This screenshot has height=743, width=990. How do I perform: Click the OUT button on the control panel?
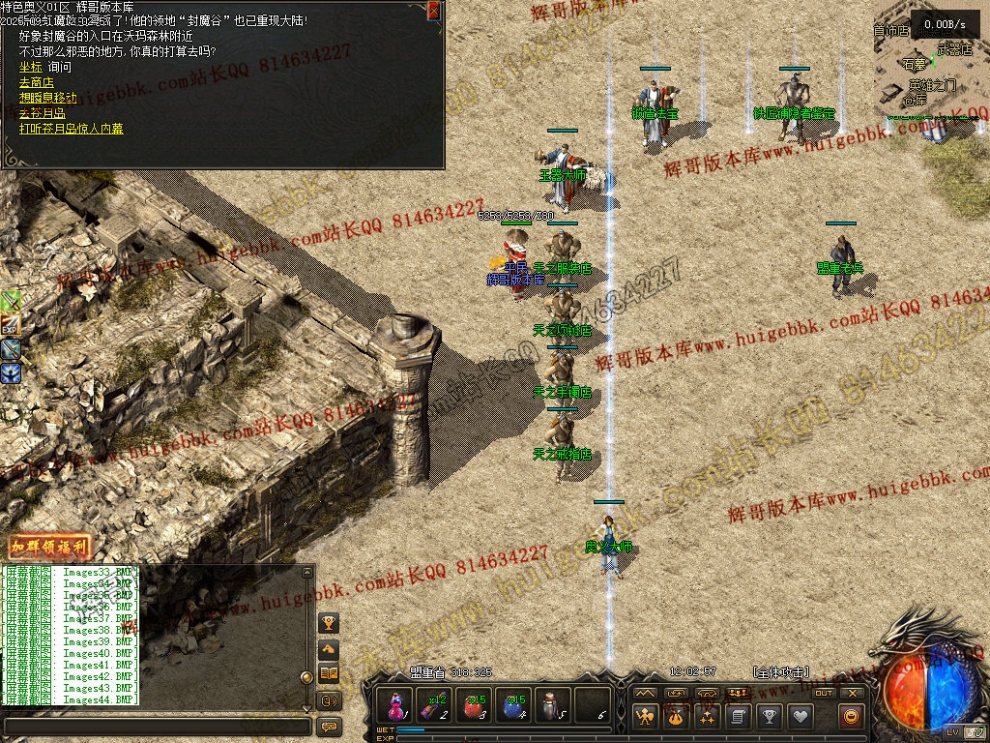tap(824, 693)
